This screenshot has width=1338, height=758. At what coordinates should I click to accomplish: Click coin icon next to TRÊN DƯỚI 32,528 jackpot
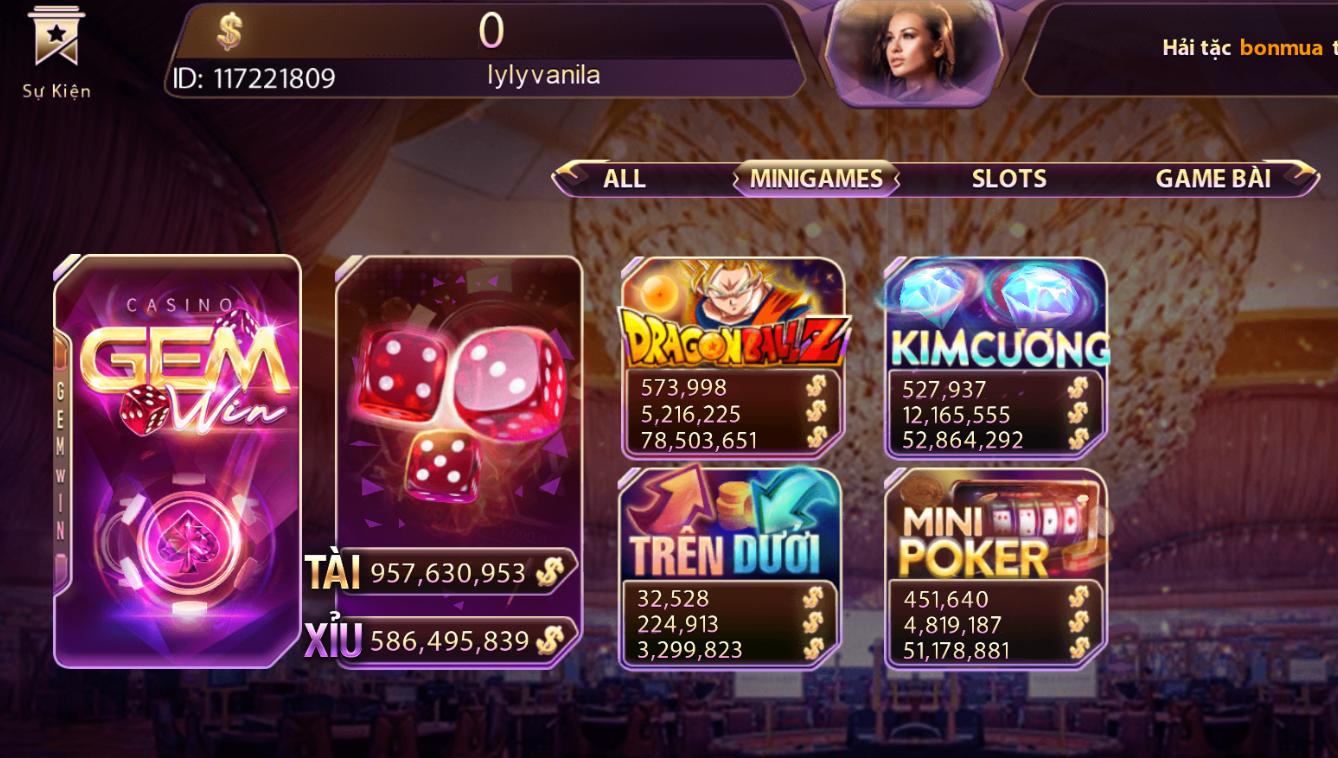[812, 599]
